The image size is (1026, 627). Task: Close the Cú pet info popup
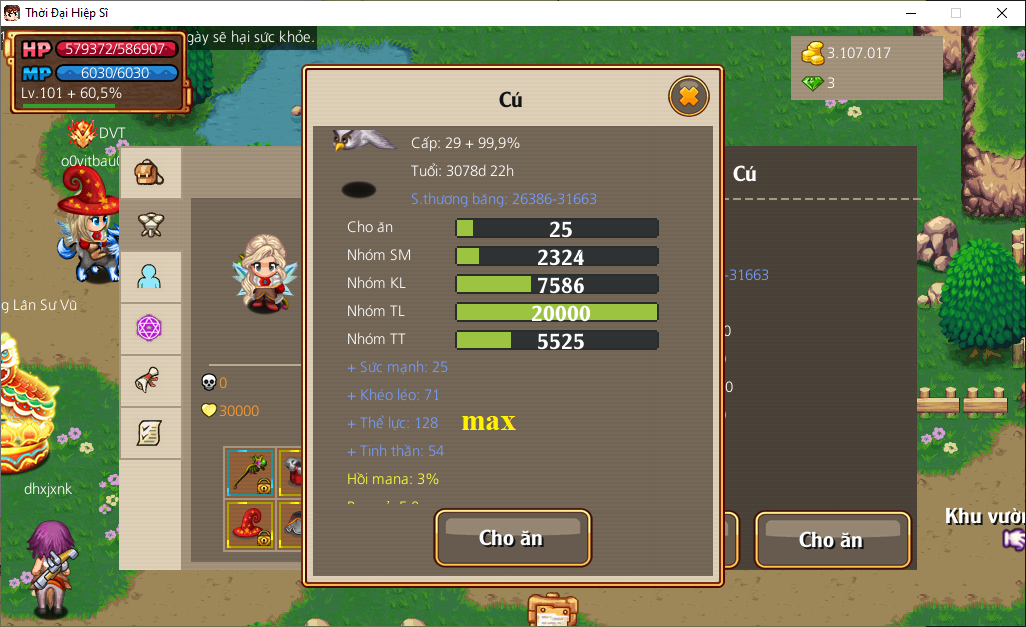pyautogui.click(x=688, y=97)
